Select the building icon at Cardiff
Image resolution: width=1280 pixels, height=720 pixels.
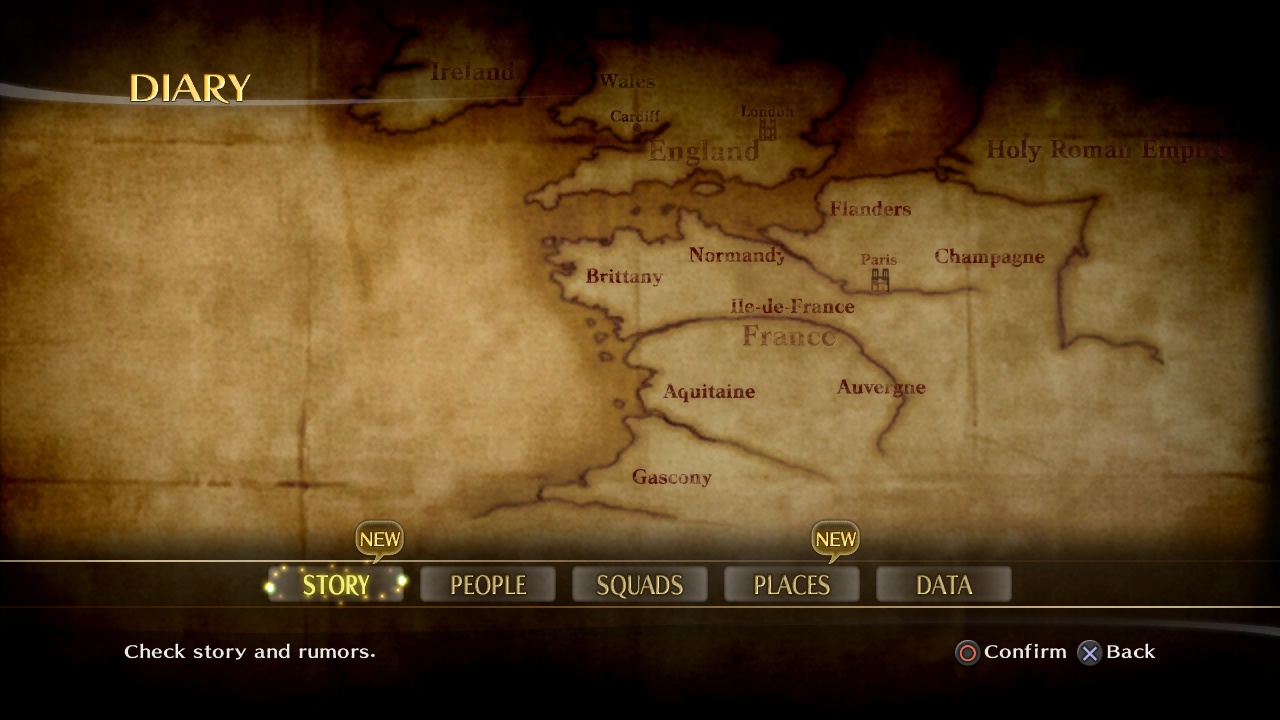(x=637, y=130)
